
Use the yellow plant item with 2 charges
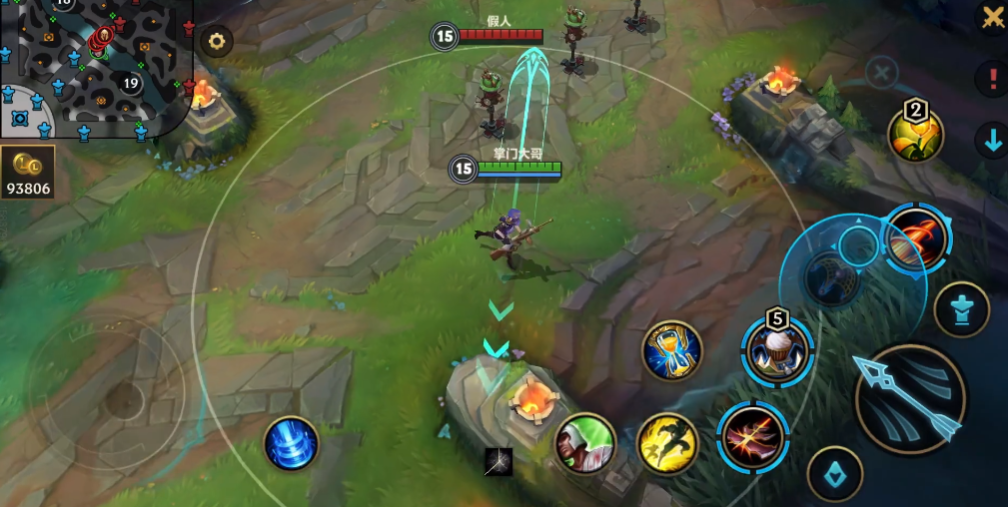click(x=915, y=135)
